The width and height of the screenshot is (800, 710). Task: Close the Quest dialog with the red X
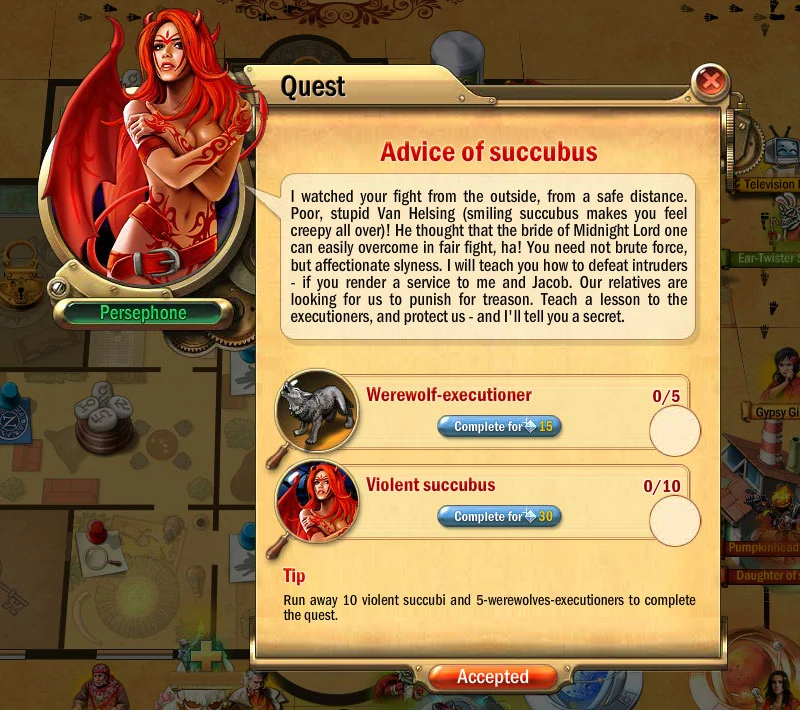710,80
